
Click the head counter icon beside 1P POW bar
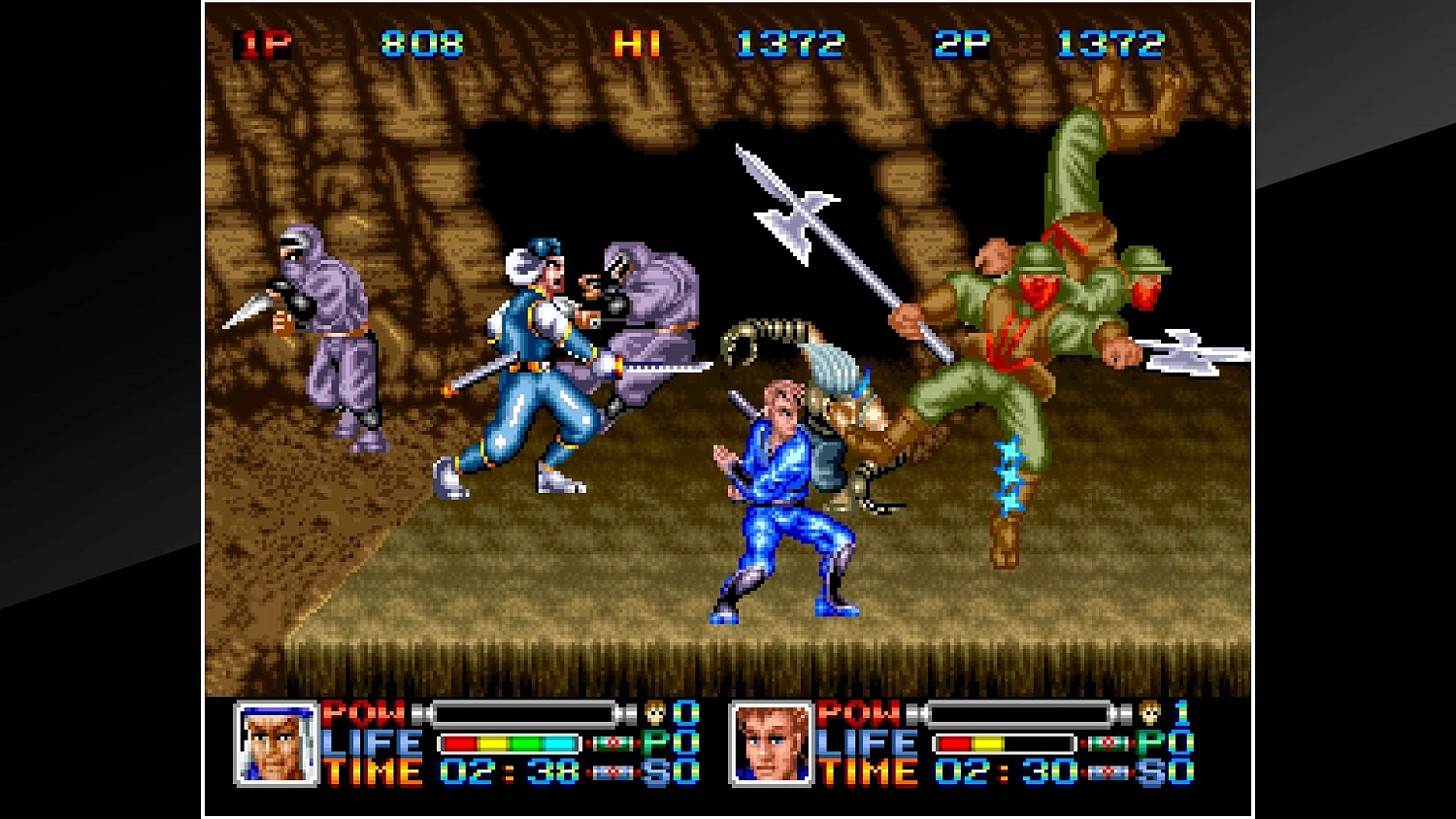653,714
